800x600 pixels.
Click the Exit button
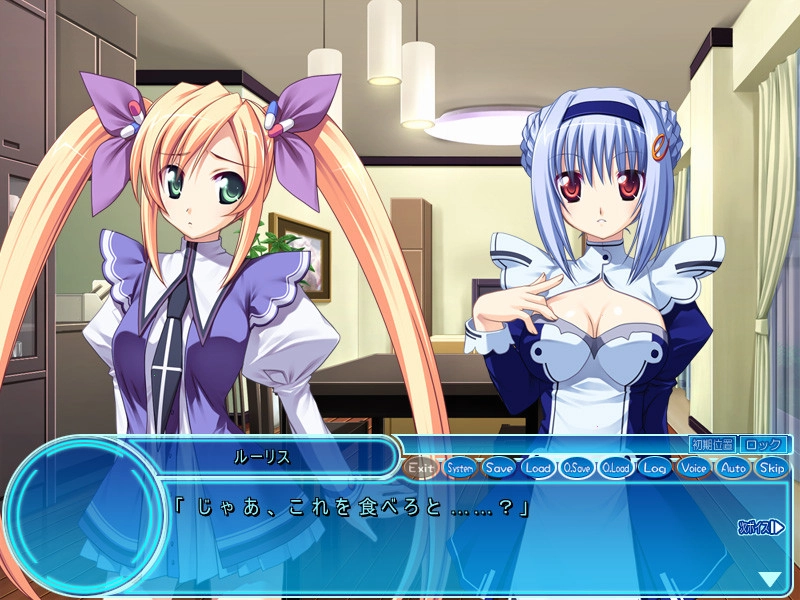tap(422, 467)
